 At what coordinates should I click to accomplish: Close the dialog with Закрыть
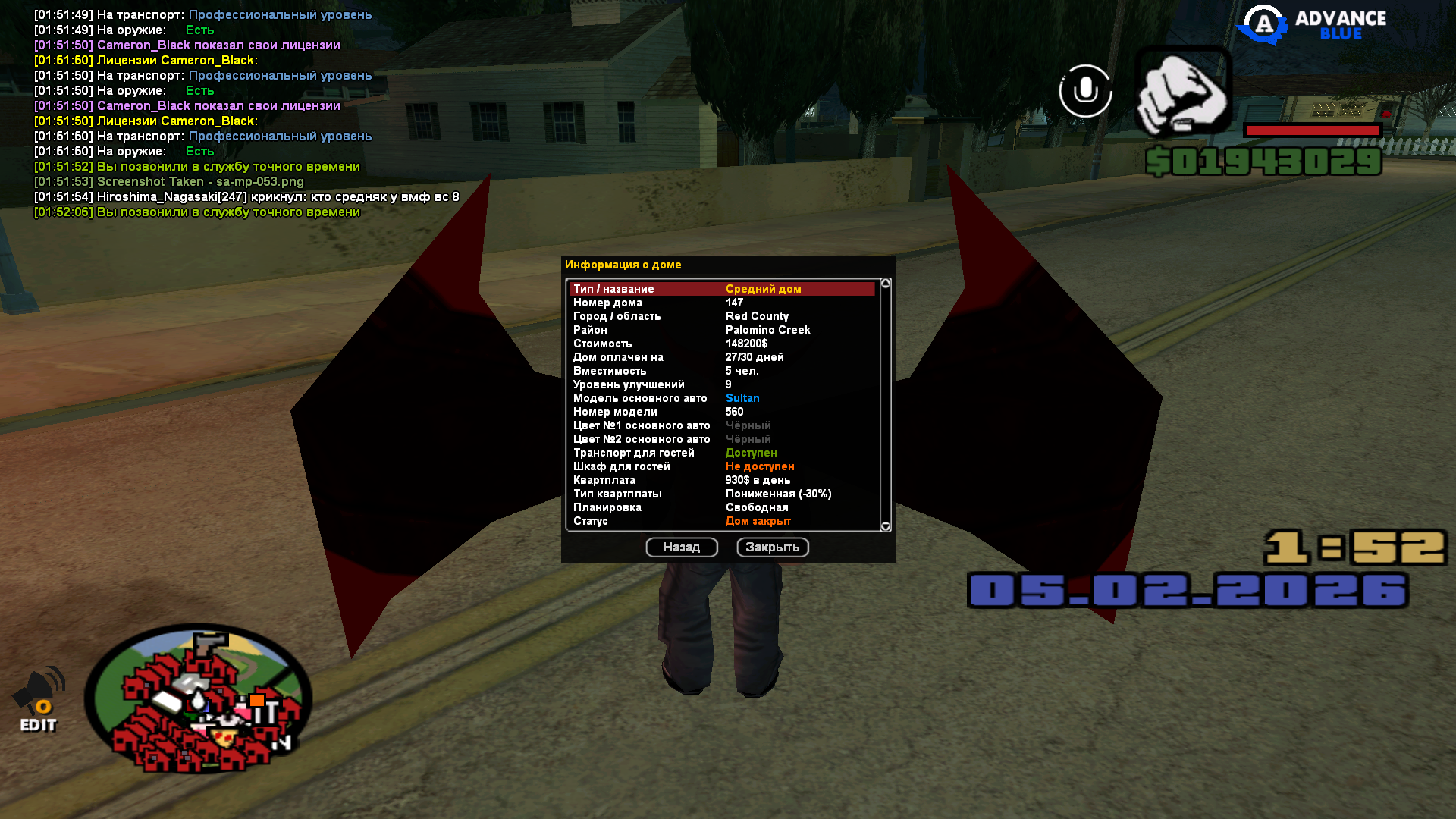click(x=772, y=548)
